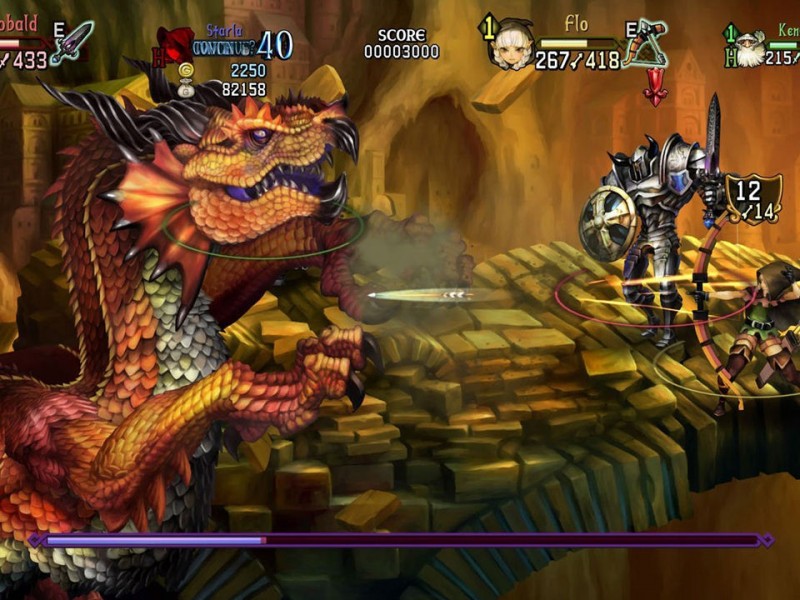Select the equipped sword icon
This screenshot has width=800, height=600.
72,43
